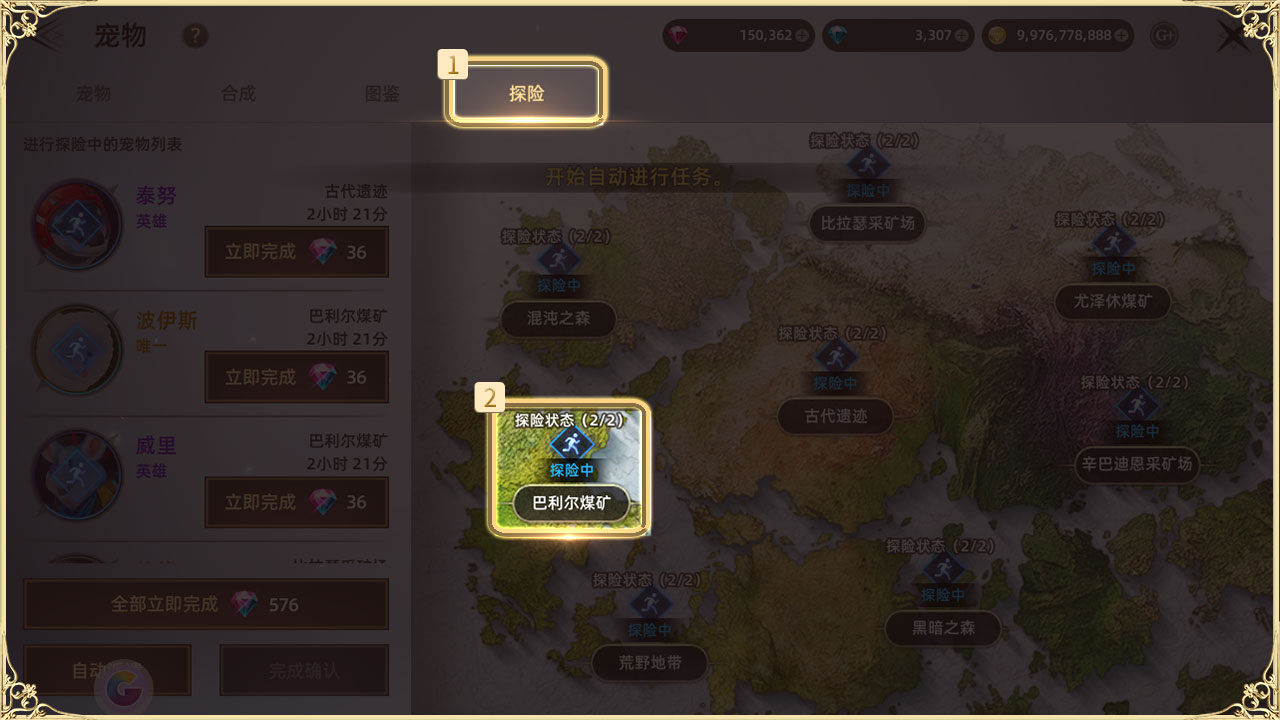Screen dimensions: 1280x720
Task: Click the plus icon beside the red gem currency
Action: pos(802,35)
